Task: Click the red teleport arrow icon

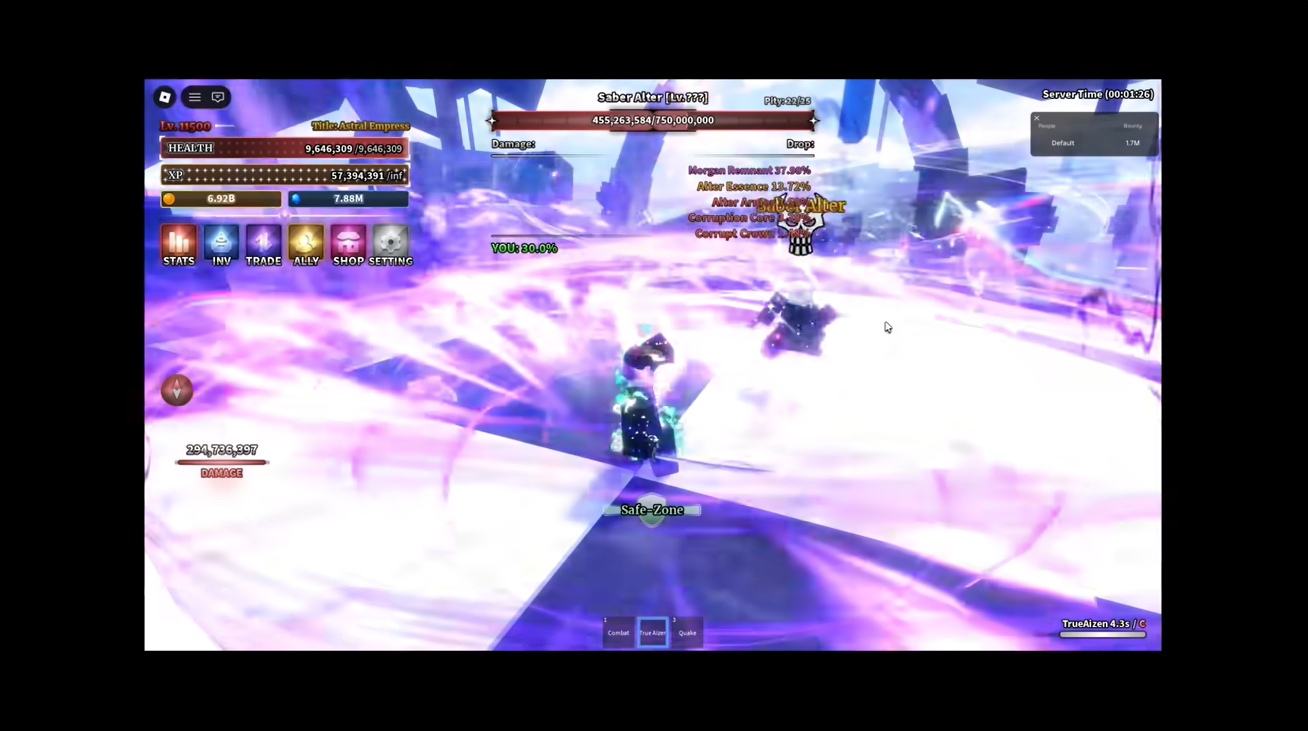Action: click(176, 390)
